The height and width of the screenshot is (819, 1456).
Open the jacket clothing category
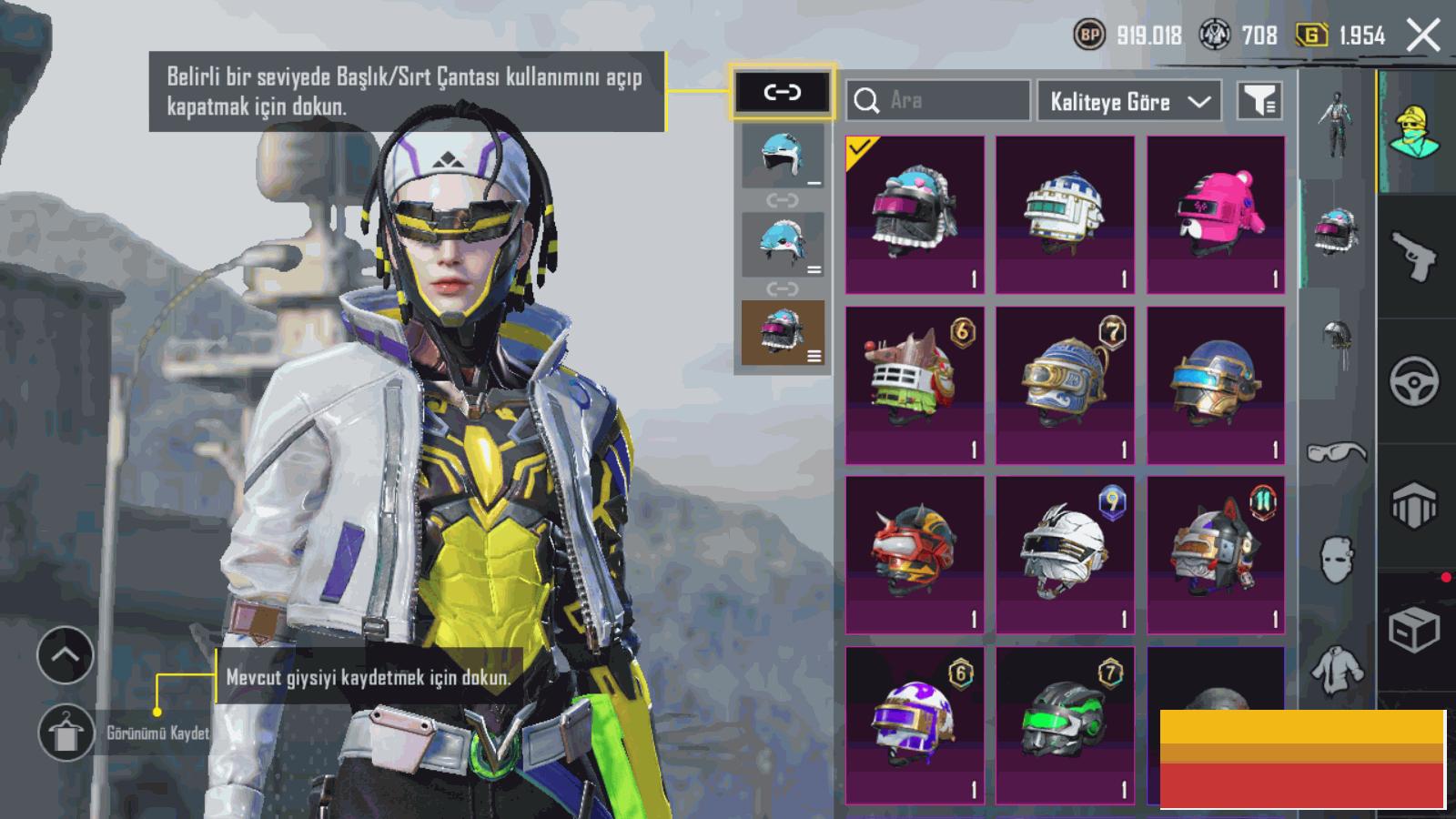click(1337, 671)
